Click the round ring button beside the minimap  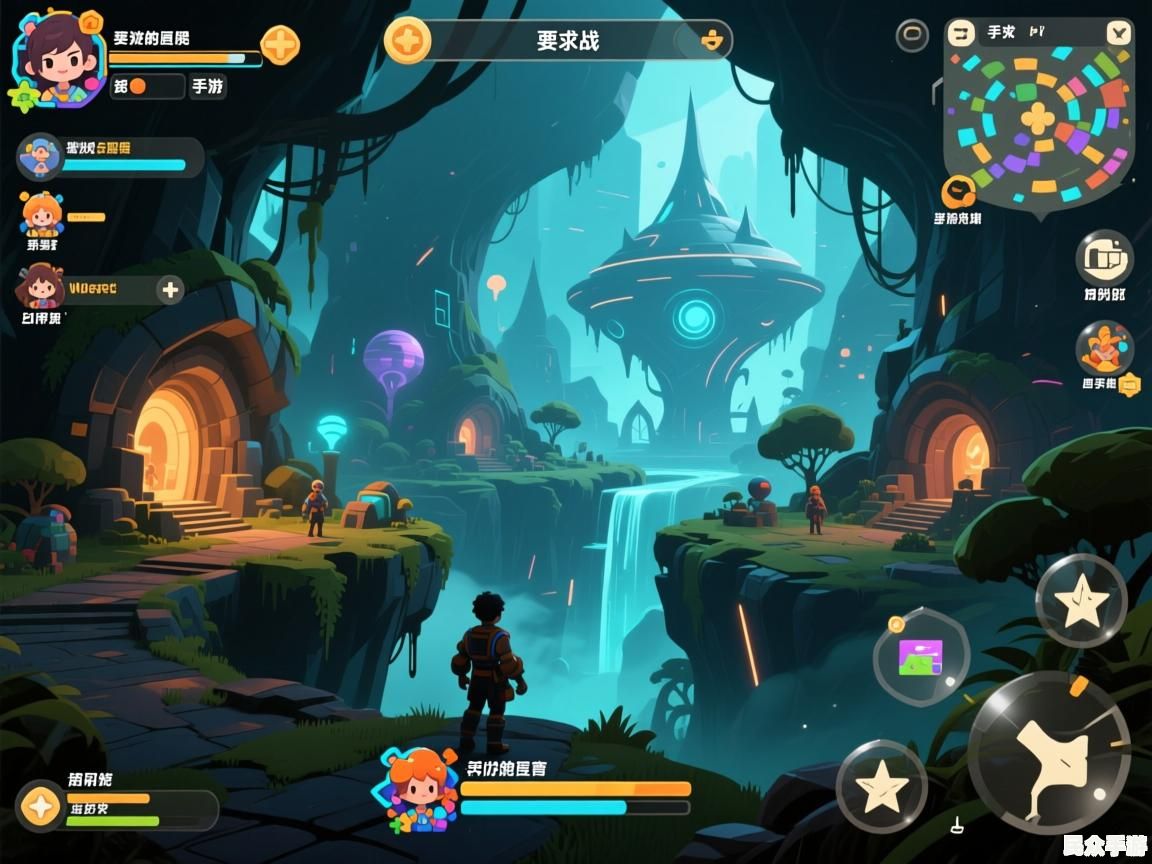click(912, 36)
